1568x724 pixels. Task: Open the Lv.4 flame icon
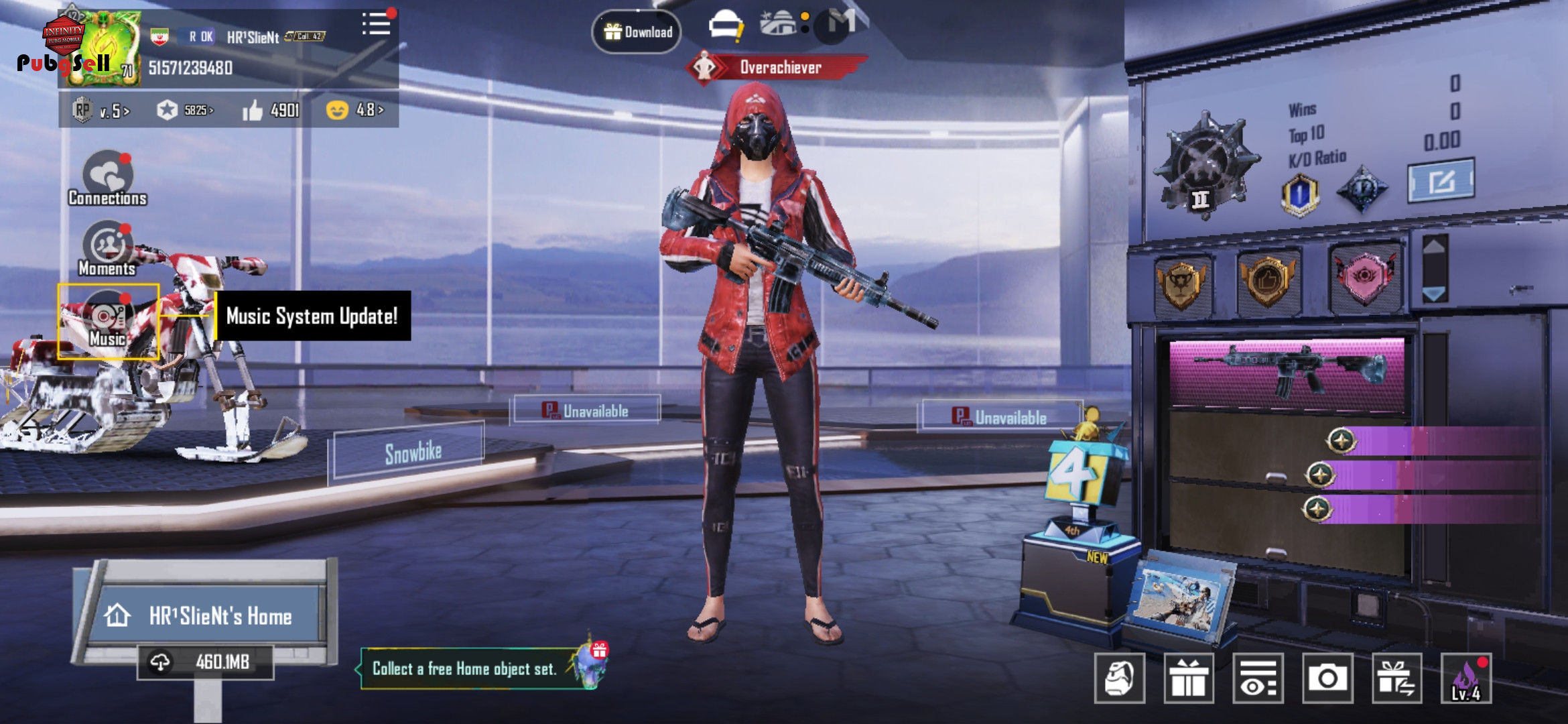coord(1466,678)
